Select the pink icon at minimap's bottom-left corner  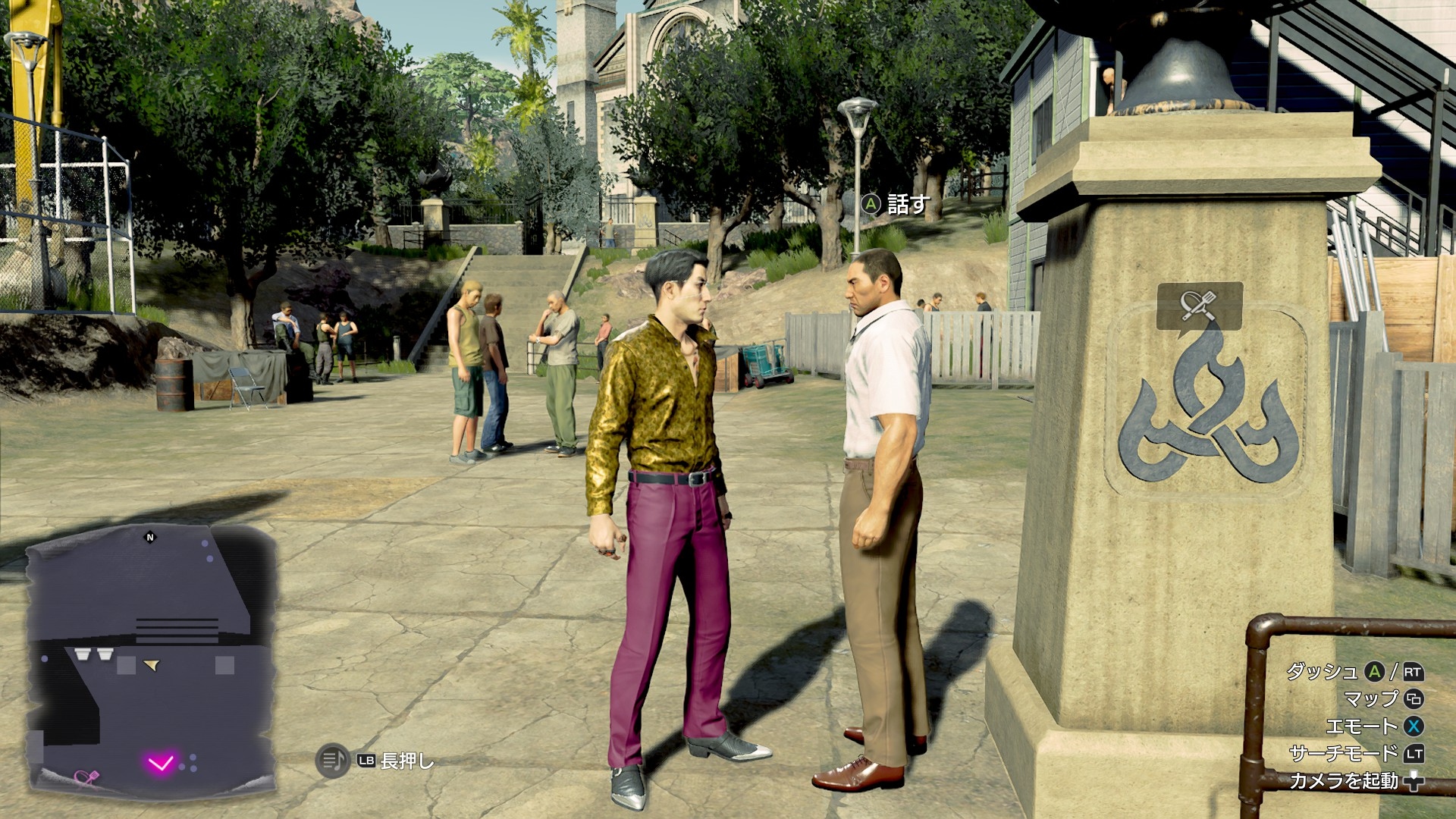(86, 777)
